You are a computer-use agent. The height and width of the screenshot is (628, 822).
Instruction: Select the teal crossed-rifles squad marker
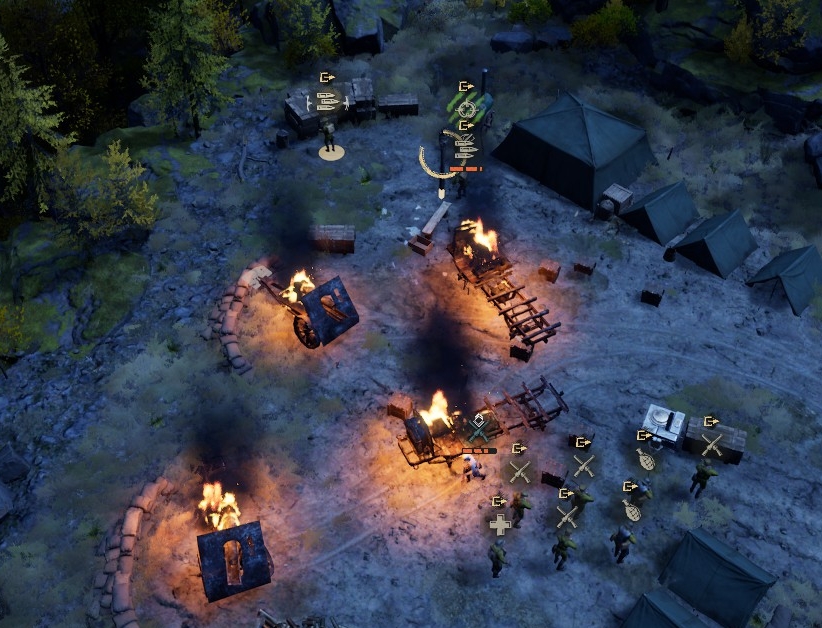481,430
